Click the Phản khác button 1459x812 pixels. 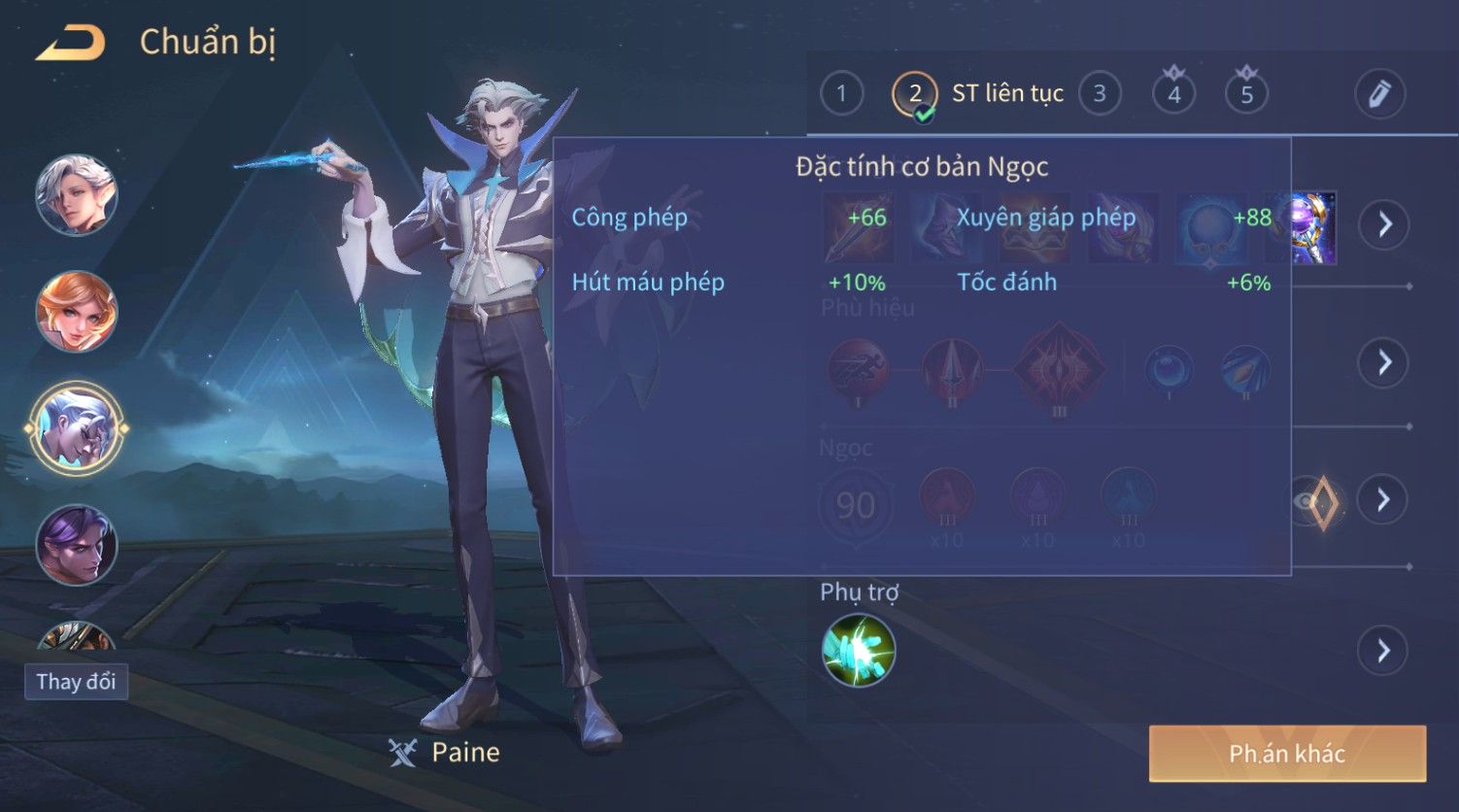(x=1287, y=754)
